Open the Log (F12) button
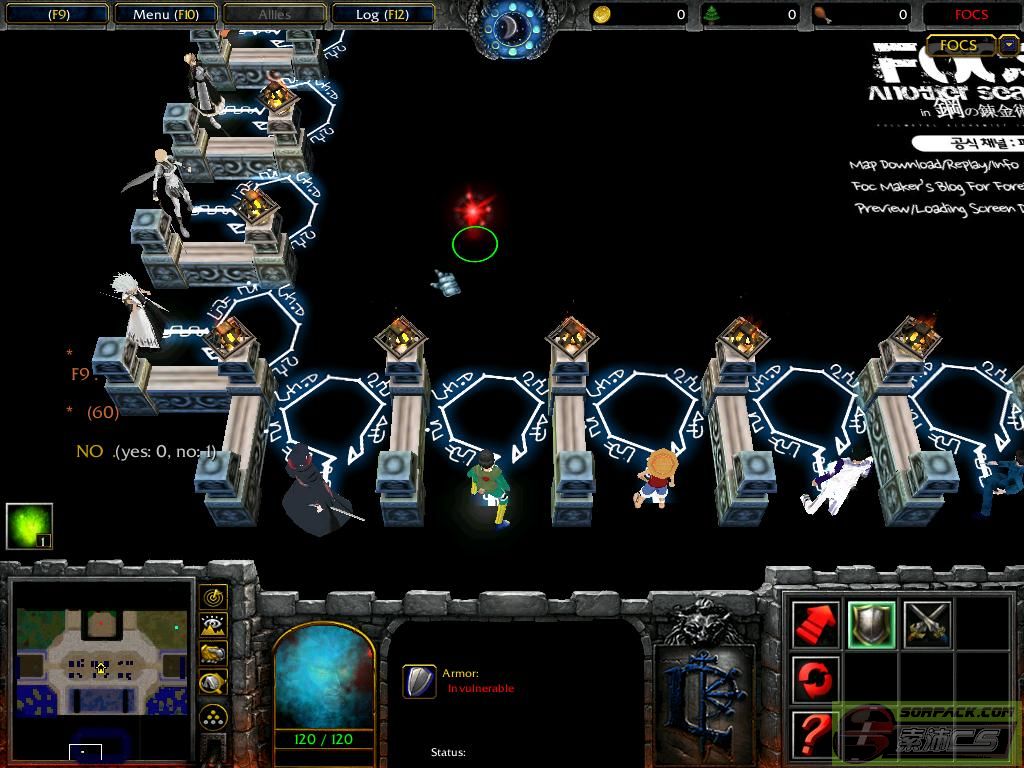Screen dimensions: 1024x768 (381, 14)
